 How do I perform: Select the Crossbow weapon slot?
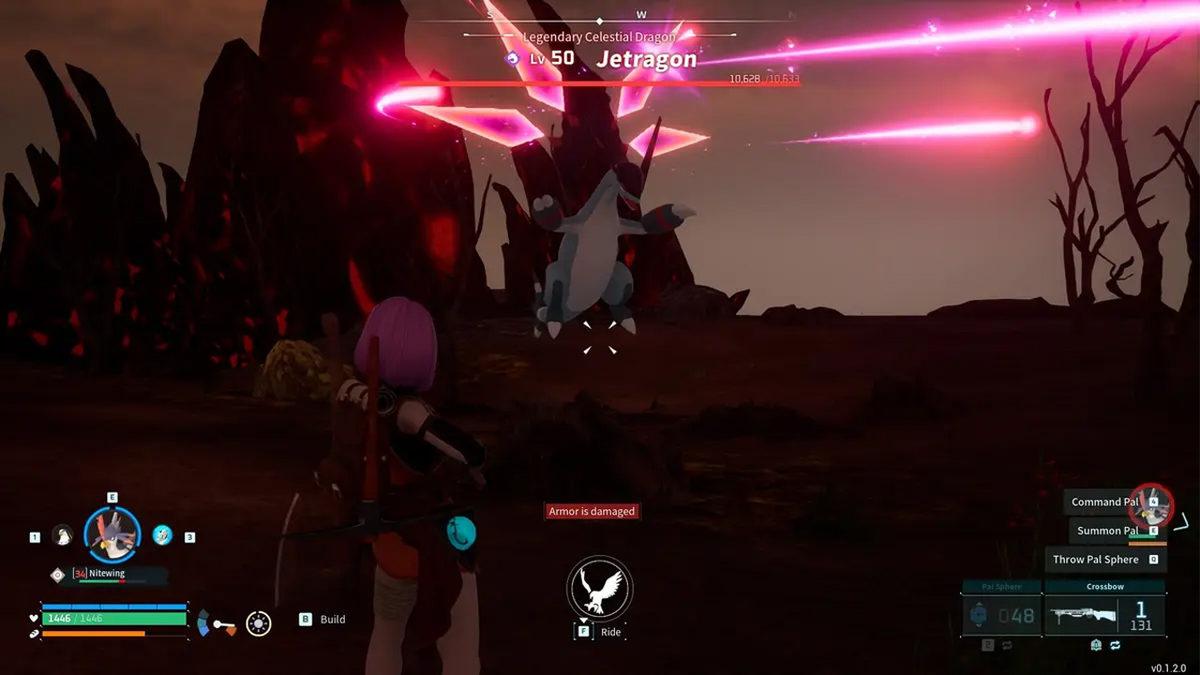(1104, 615)
